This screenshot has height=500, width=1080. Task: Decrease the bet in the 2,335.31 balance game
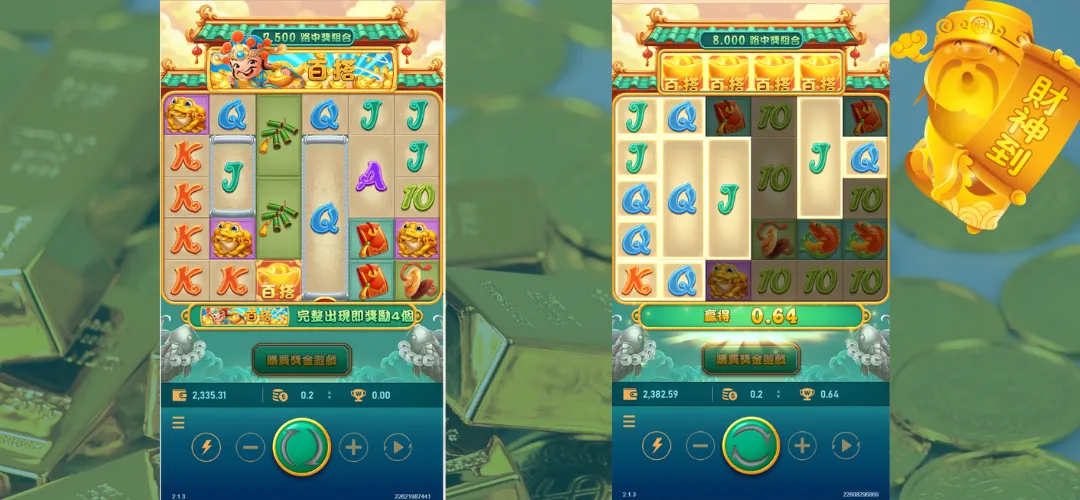coord(250,447)
